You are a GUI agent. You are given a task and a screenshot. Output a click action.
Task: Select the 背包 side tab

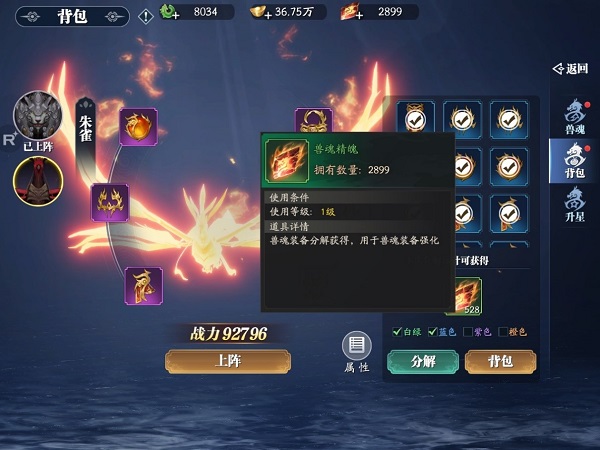point(575,161)
